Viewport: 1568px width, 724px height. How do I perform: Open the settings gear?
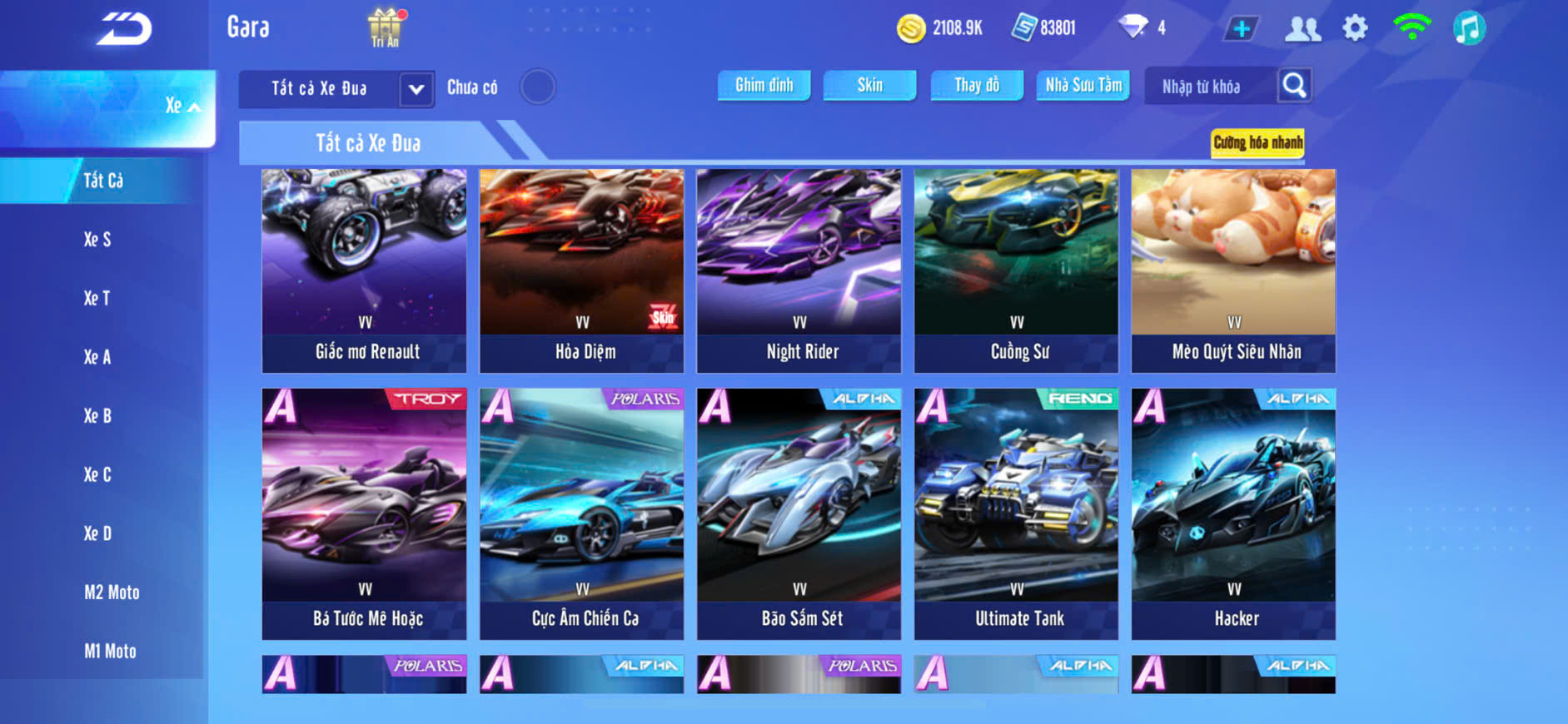pyautogui.click(x=1355, y=28)
